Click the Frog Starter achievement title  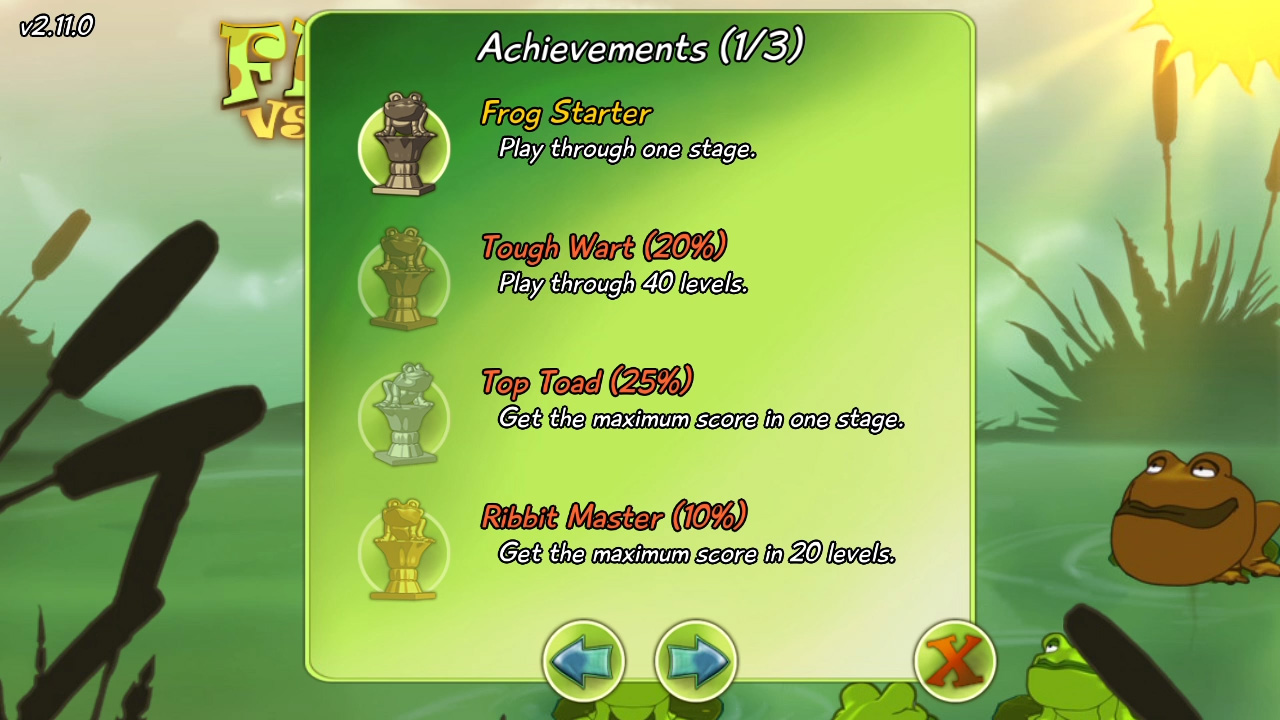coord(565,114)
